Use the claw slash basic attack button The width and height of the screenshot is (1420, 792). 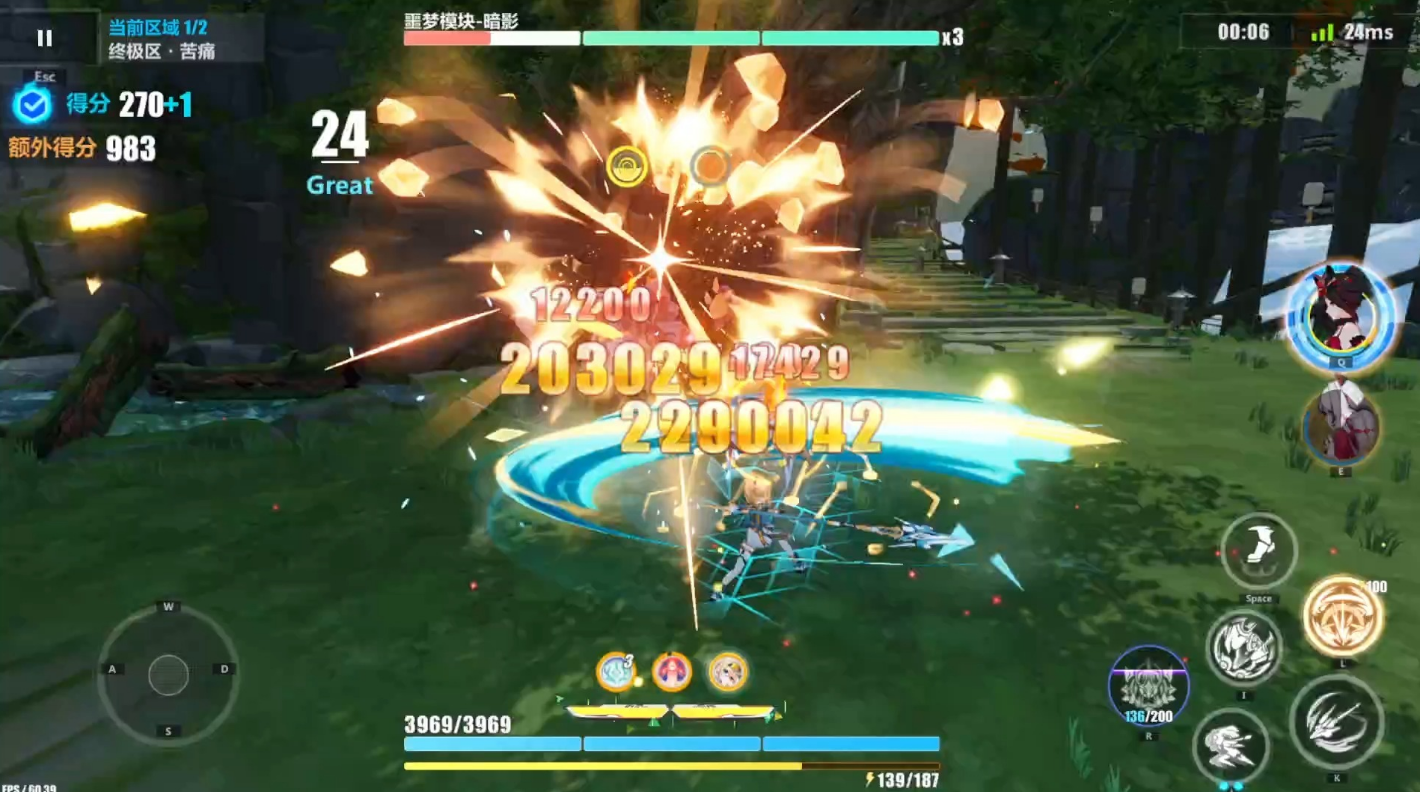(1336, 721)
